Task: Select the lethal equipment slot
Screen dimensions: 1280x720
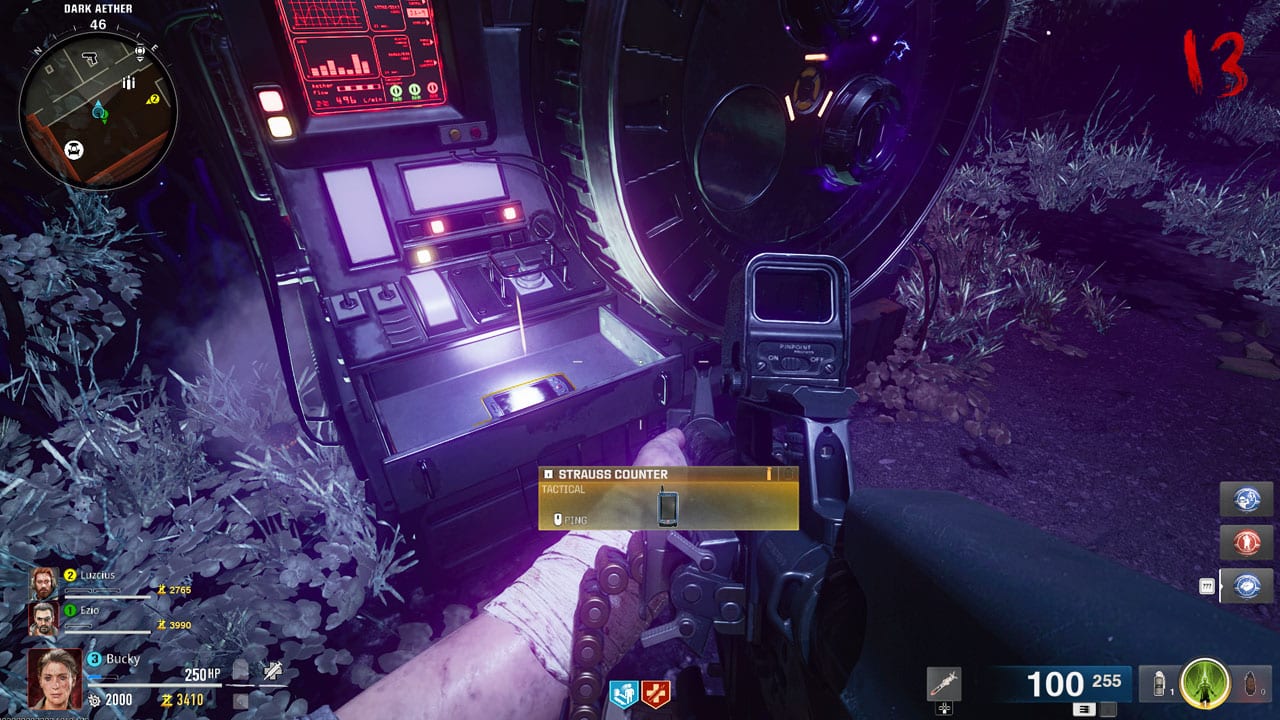Action: [x=1252, y=684]
